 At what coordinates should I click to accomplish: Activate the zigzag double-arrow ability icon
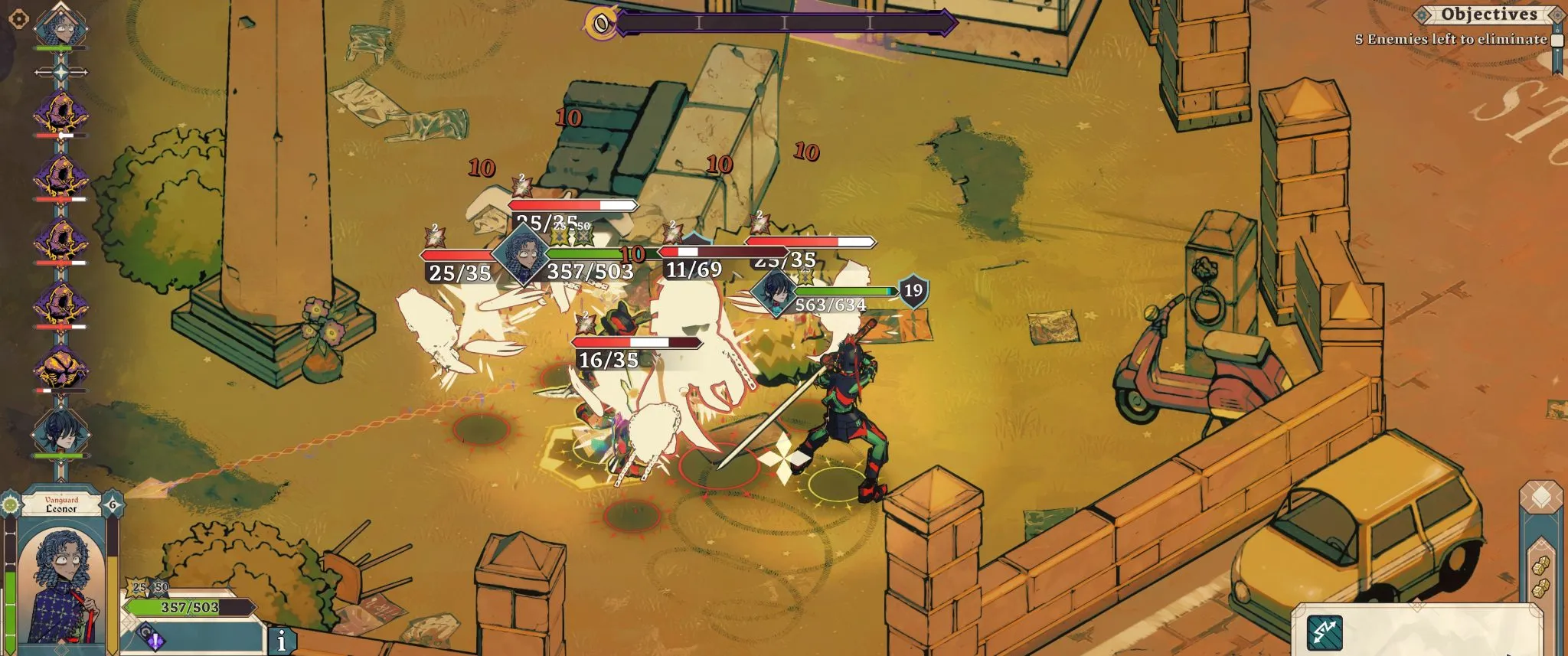(x=1325, y=632)
